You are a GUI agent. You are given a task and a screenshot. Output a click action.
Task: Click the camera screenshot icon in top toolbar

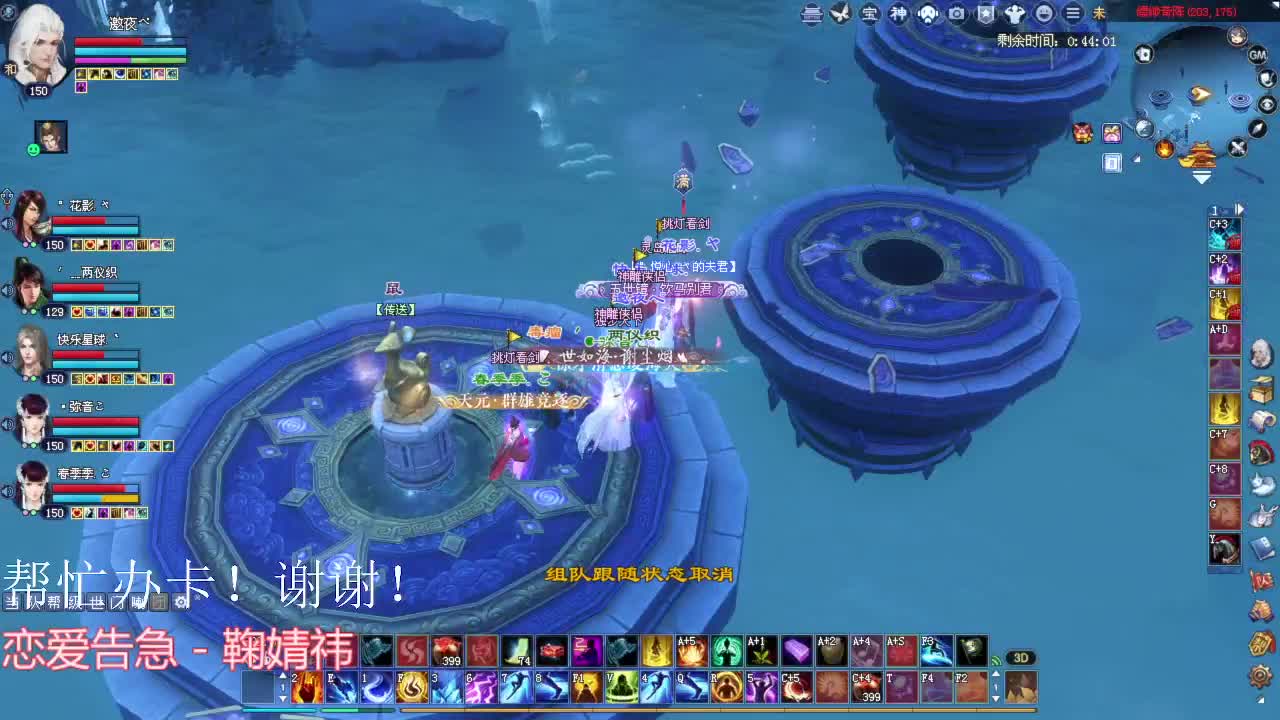(957, 15)
